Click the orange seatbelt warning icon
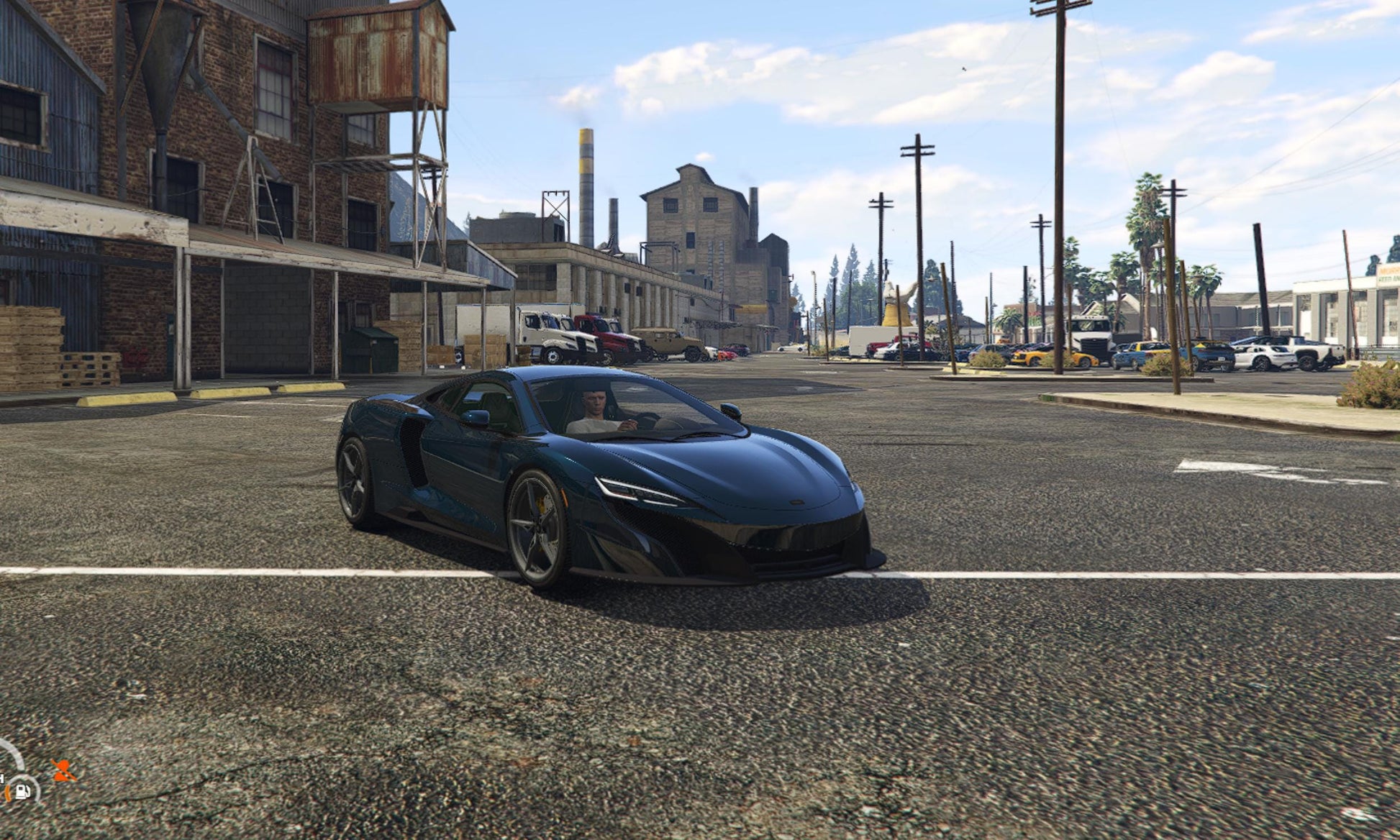 [63, 770]
